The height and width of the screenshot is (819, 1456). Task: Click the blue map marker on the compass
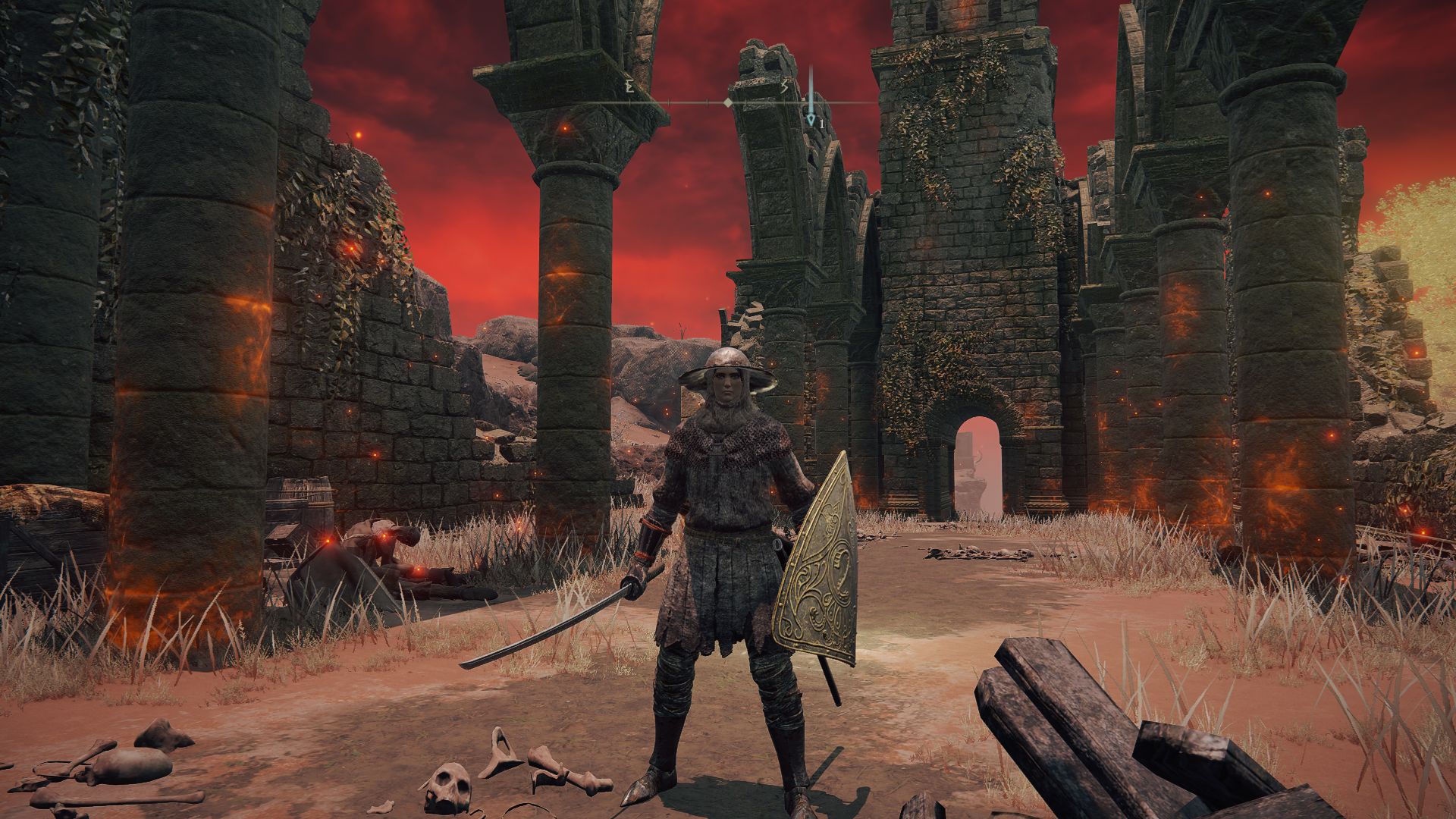pos(811,120)
